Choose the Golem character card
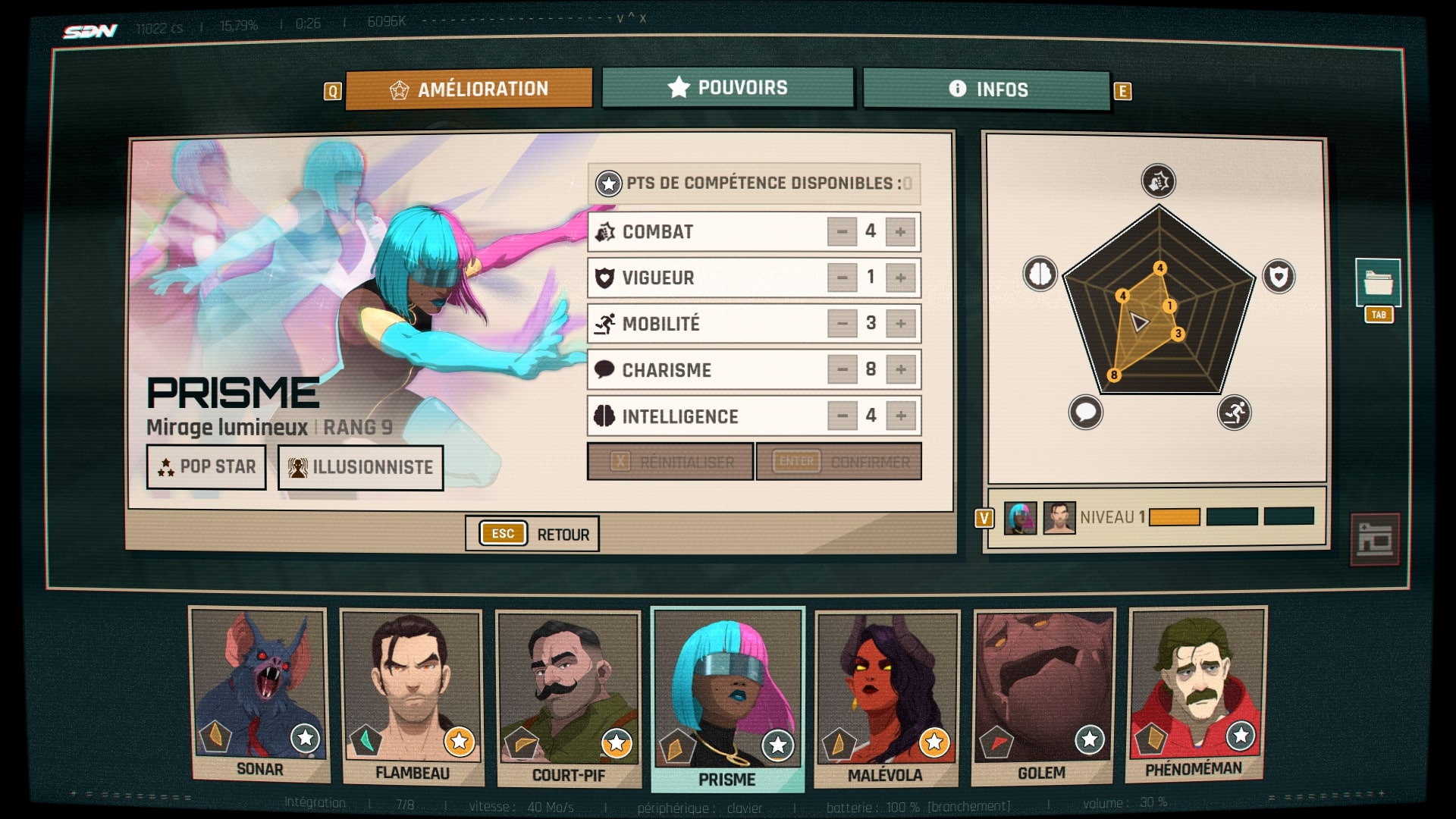Screen dimensions: 1456x819 (x=1043, y=698)
